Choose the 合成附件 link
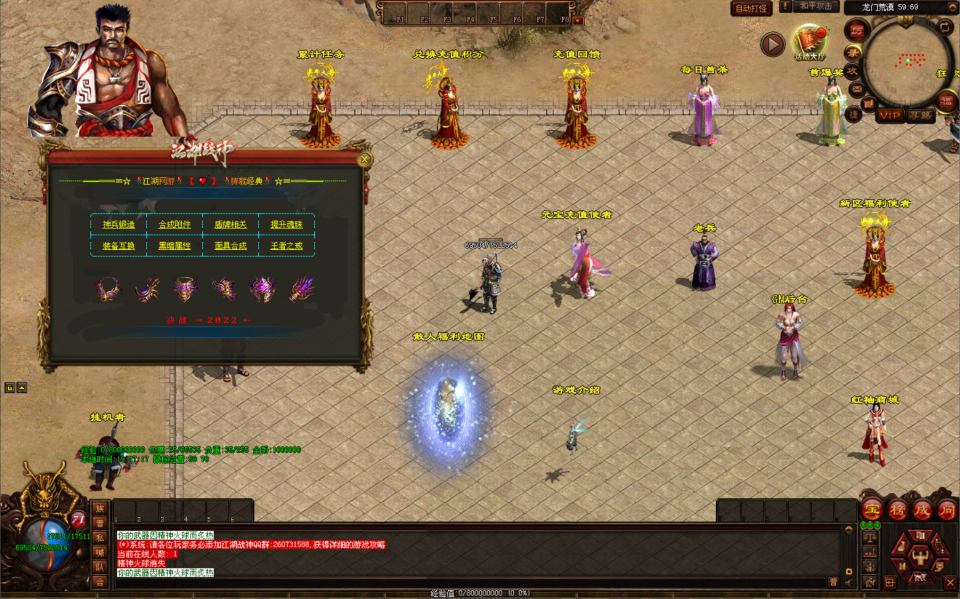 point(174,224)
